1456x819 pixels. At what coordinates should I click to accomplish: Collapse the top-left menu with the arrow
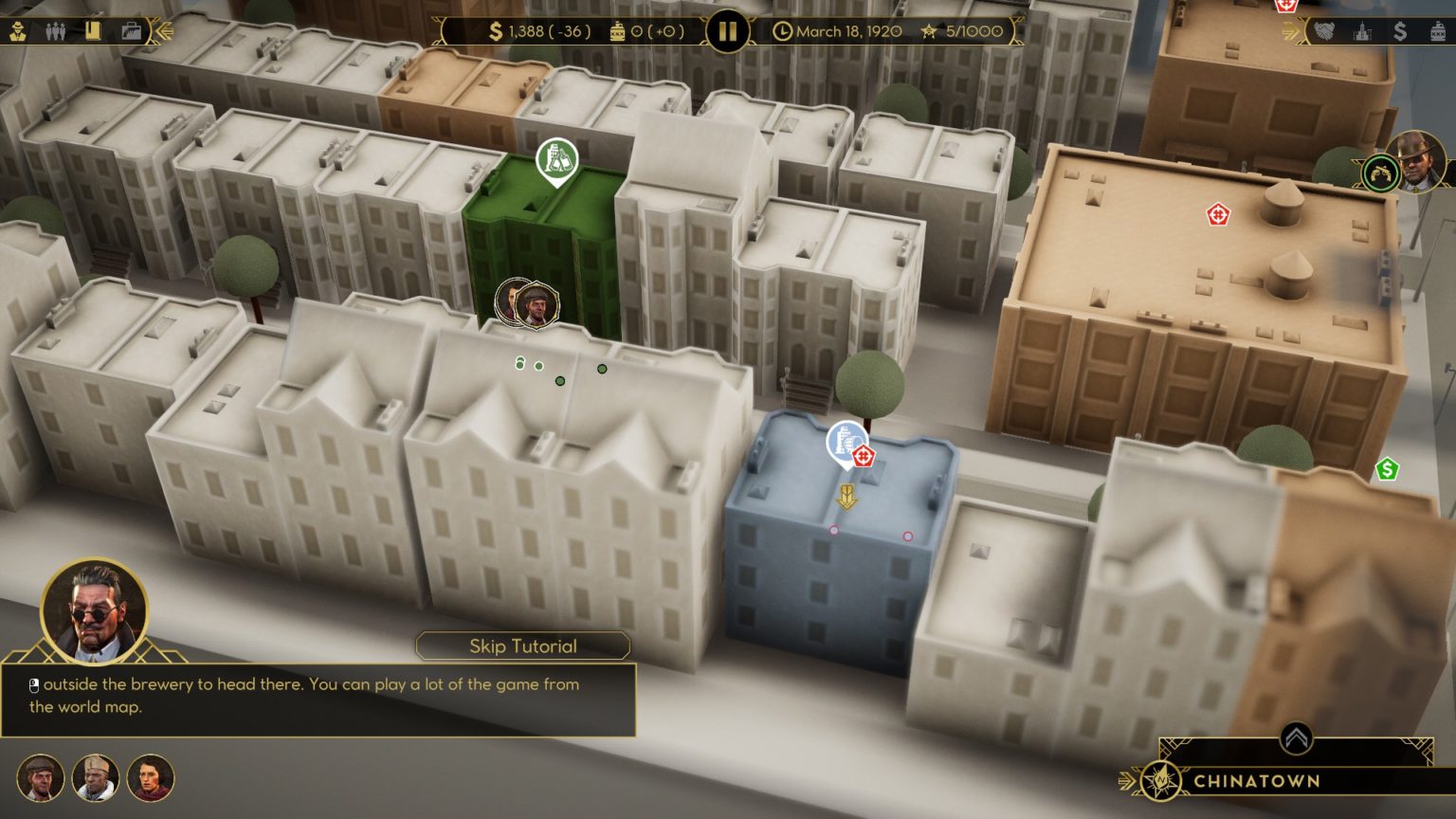[x=163, y=31]
